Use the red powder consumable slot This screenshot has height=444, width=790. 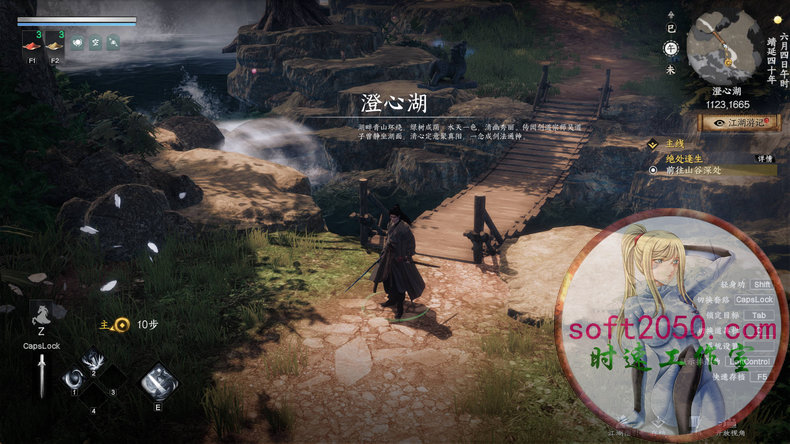click(x=32, y=43)
